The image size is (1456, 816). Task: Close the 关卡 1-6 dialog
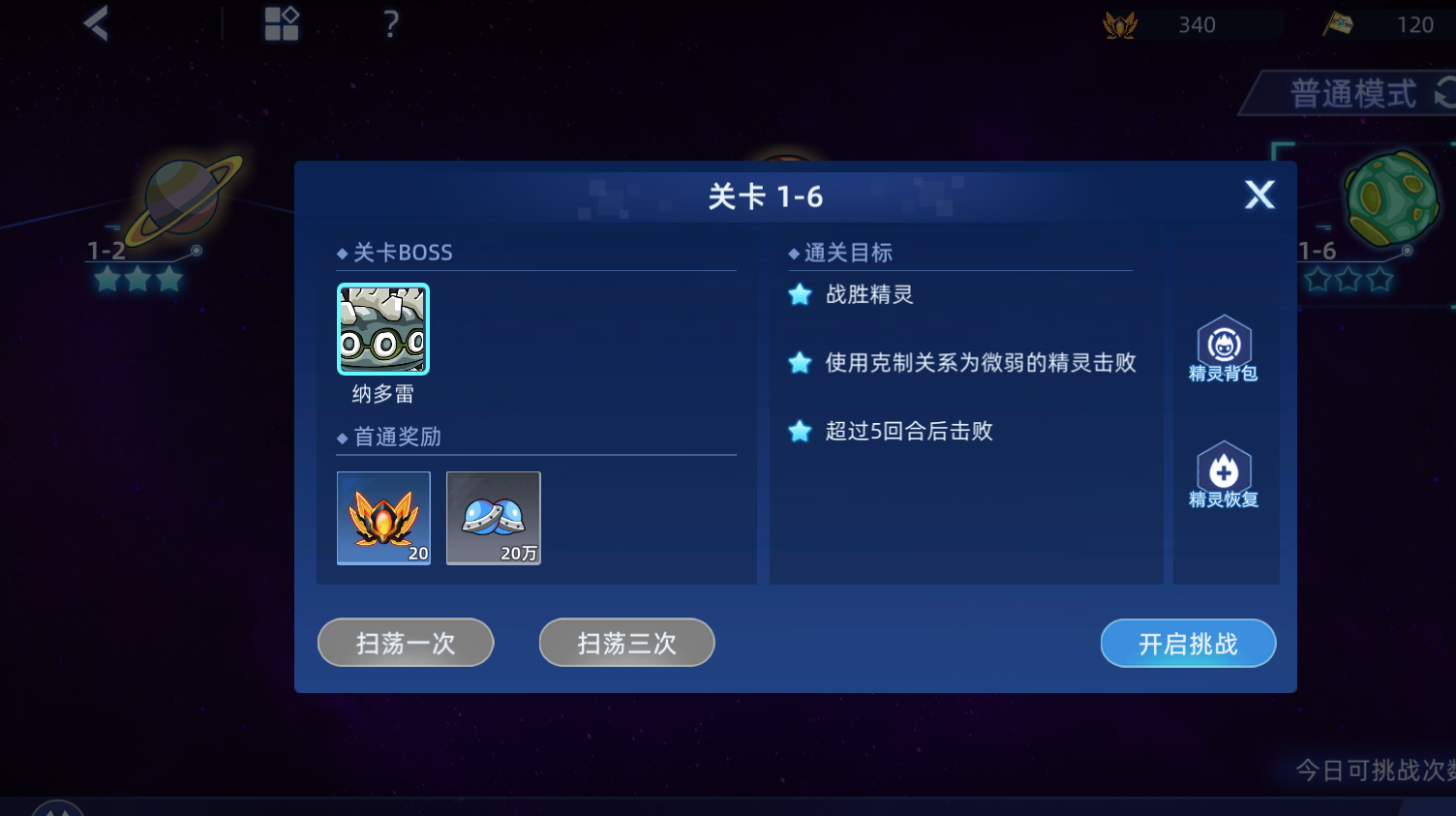[1259, 195]
